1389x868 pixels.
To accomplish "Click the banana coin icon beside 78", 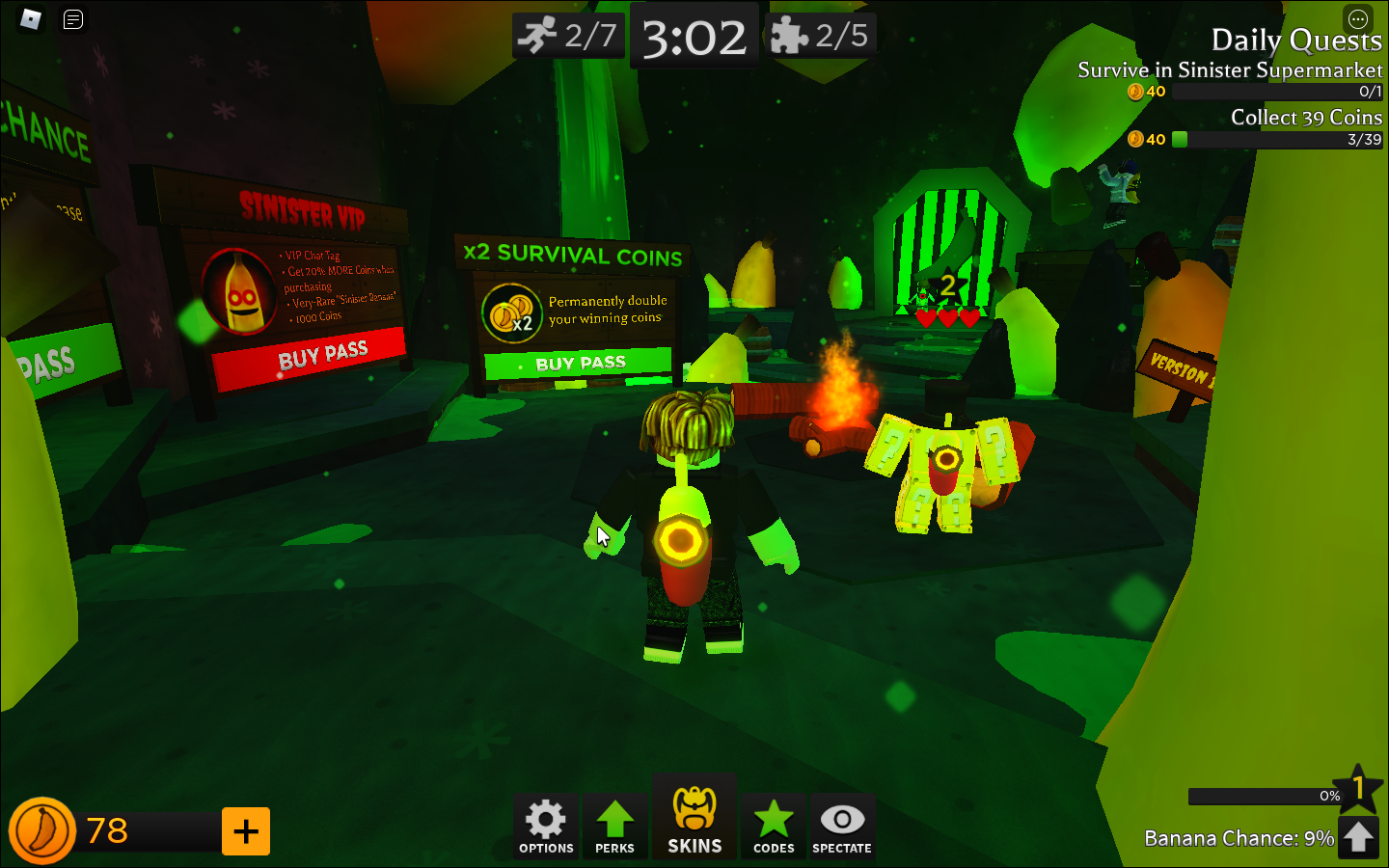I will pyautogui.click(x=41, y=830).
